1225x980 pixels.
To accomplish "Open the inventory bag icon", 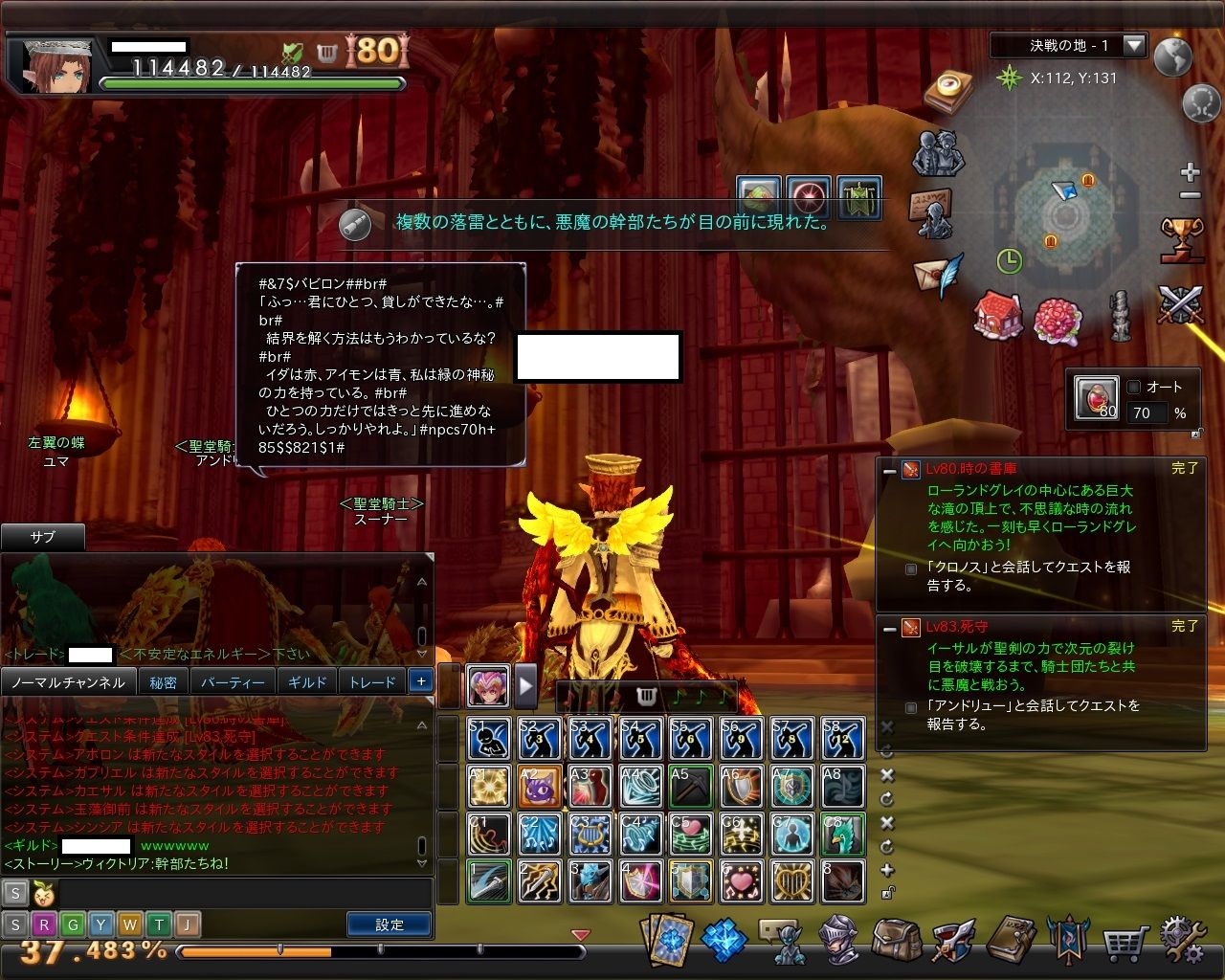I will click(896, 941).
